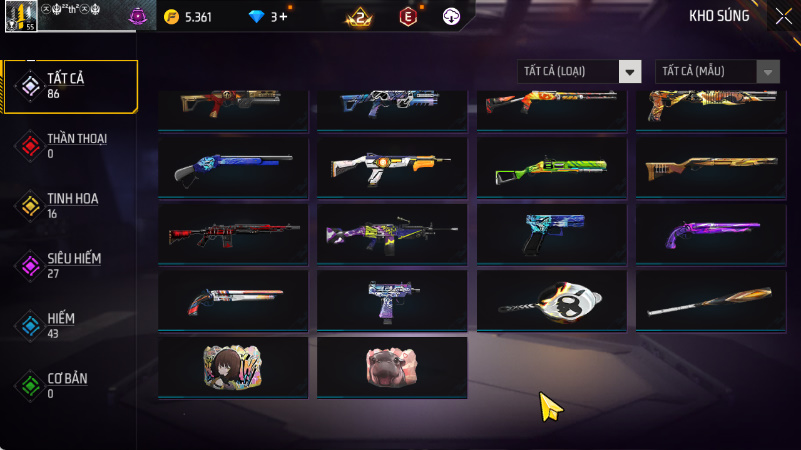Screen dimensions: 801x450
Task: Open the Cơ Bản category
Action: pyautogui.click(x=70, y=385)
